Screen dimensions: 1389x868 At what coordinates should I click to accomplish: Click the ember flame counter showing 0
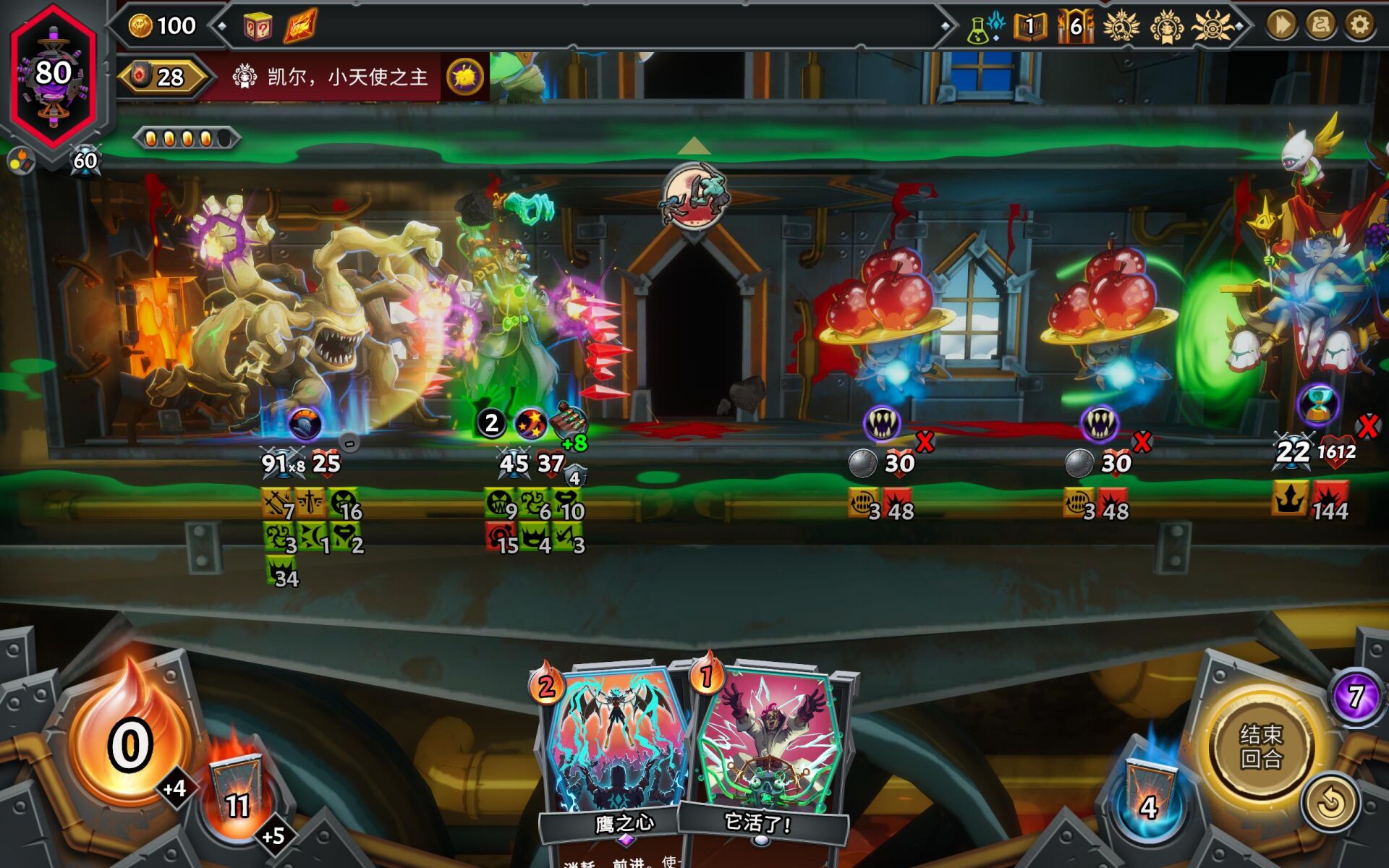click(x=130, y=745)
